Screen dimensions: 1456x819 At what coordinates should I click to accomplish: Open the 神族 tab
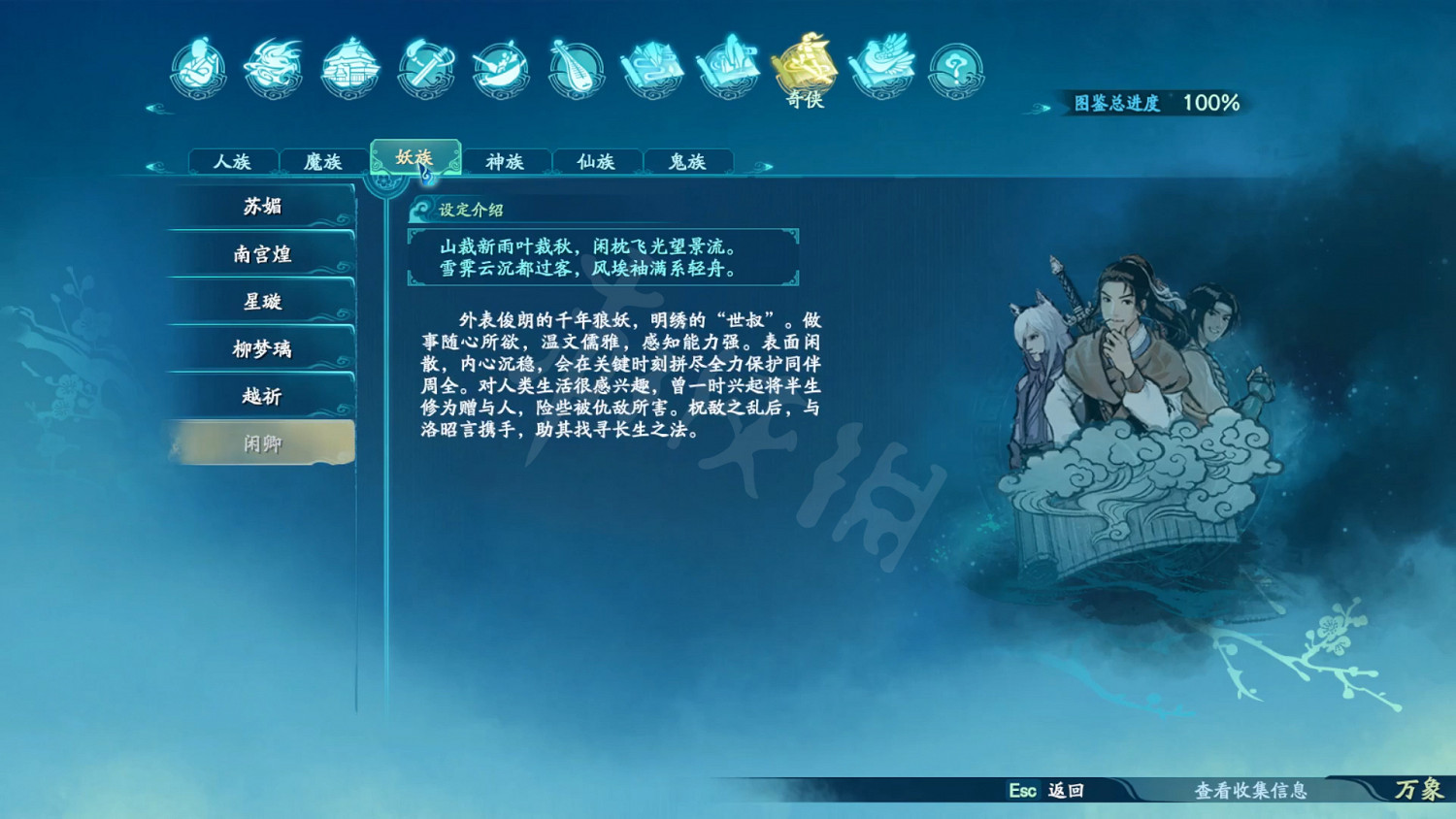tap(507, 162)
